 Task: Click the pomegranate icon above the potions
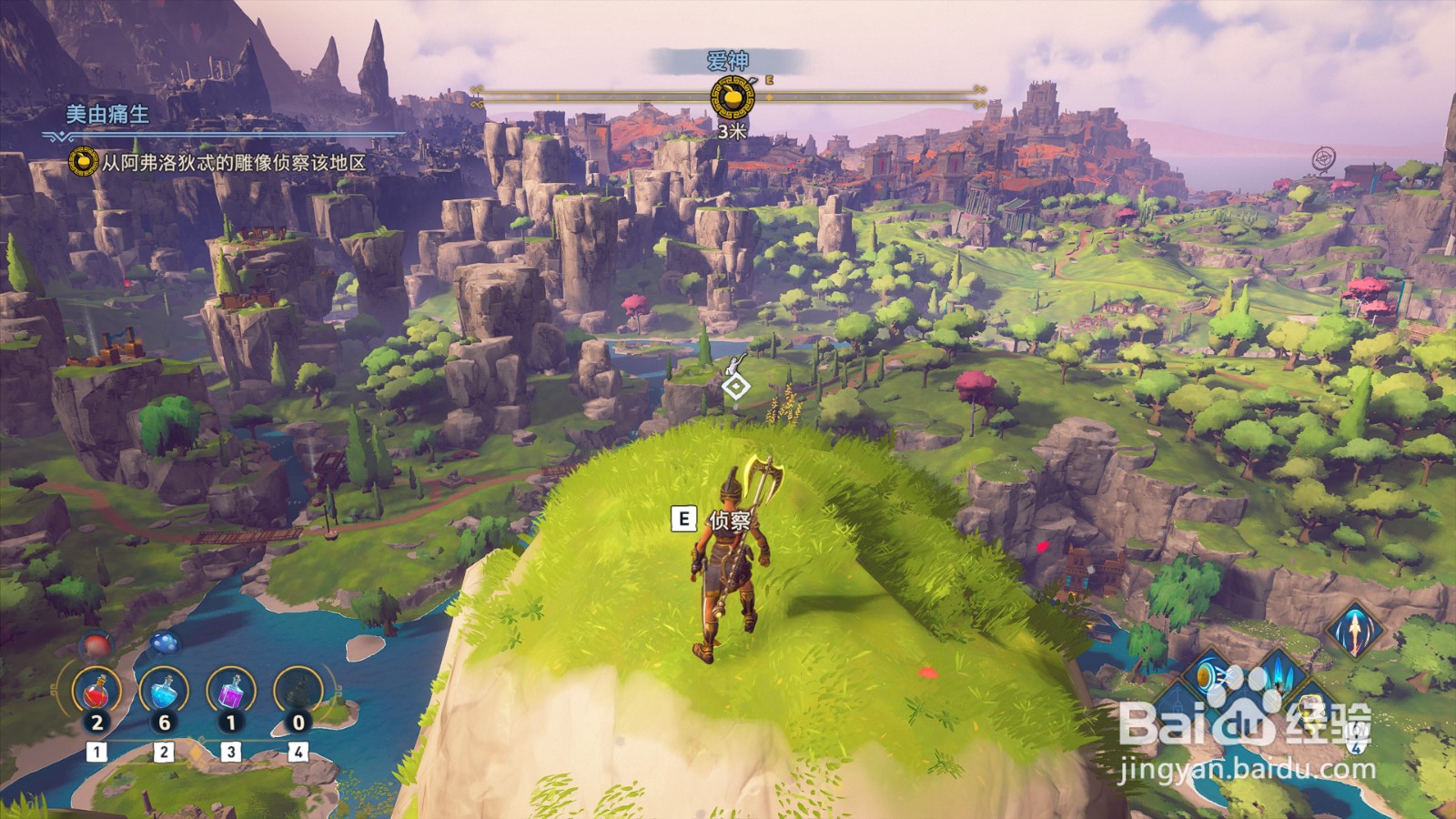click(x=96, y=646)
